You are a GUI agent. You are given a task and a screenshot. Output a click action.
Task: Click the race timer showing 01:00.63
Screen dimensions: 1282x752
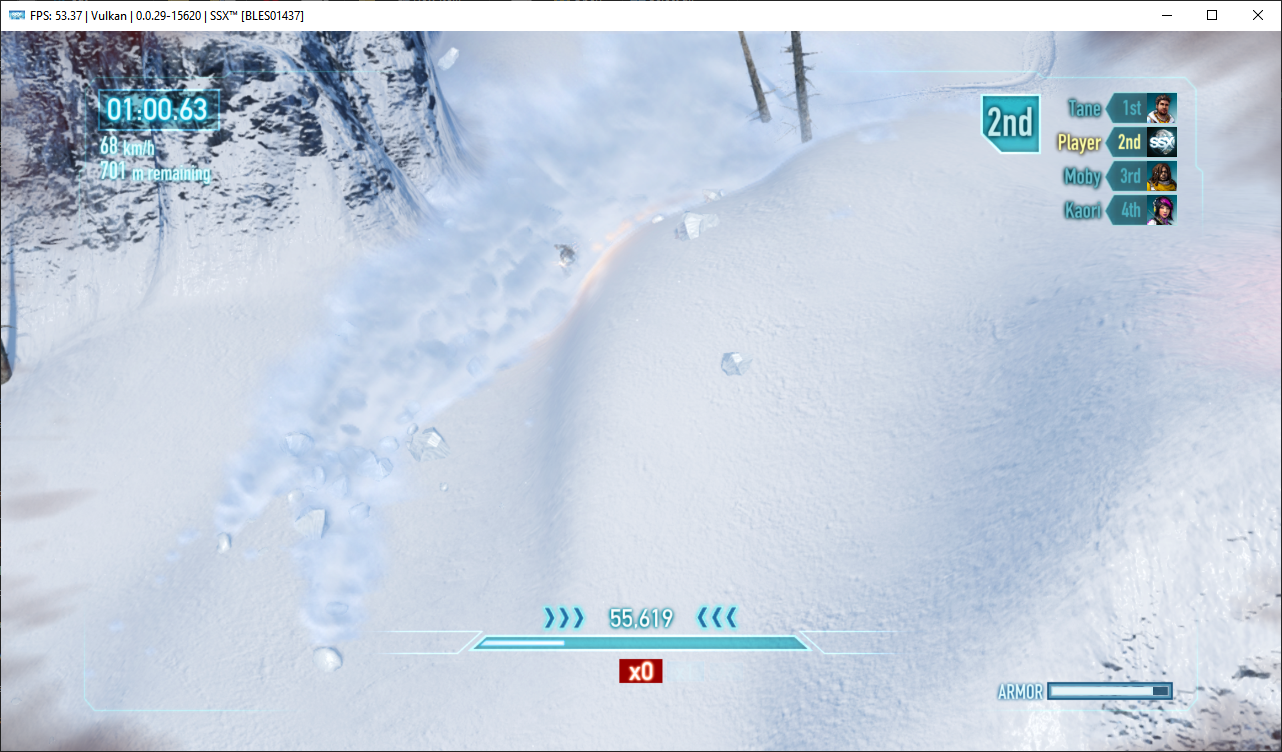coord(157,111)
